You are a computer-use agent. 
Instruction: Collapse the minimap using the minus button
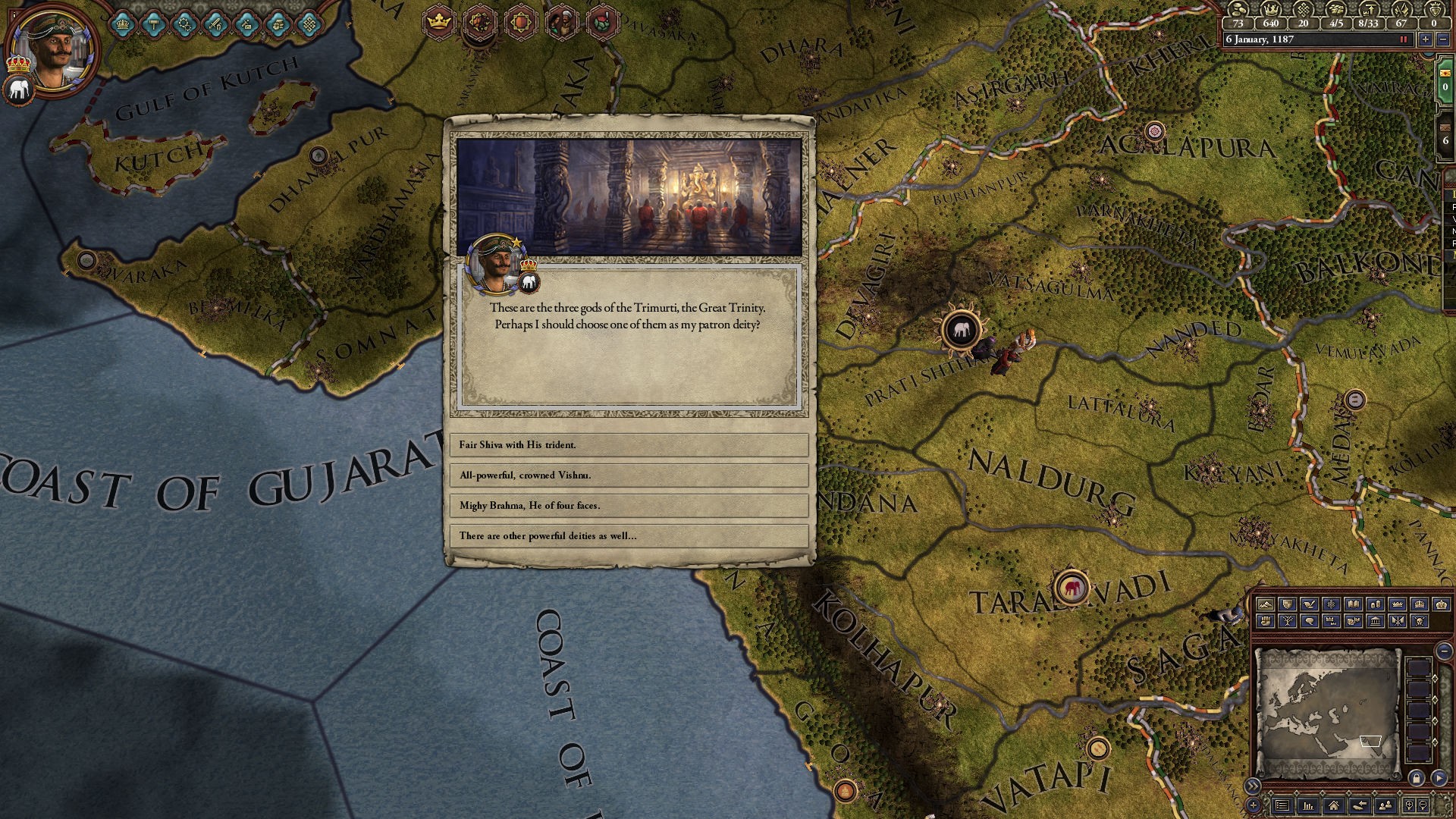click(1444, 651)
